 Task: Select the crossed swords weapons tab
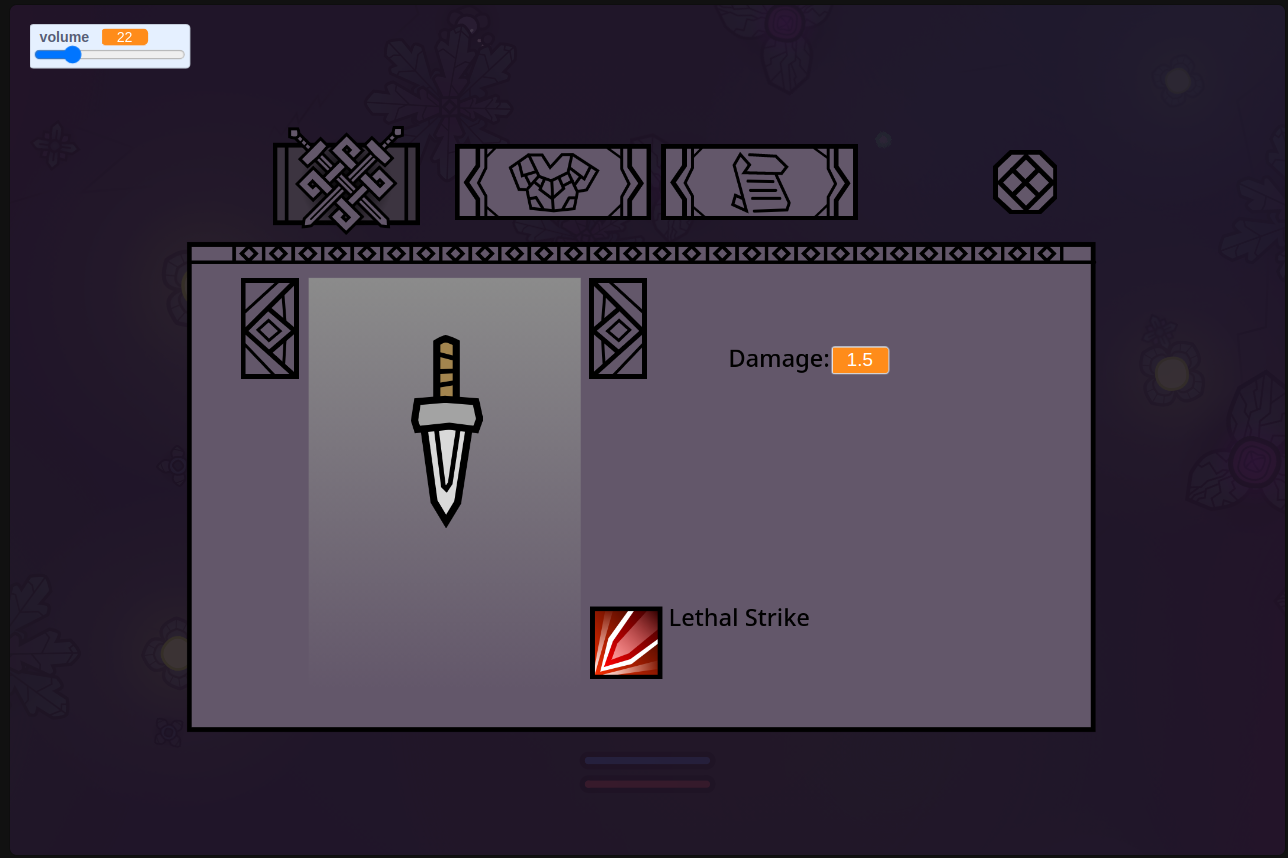(x=346, y=180)
